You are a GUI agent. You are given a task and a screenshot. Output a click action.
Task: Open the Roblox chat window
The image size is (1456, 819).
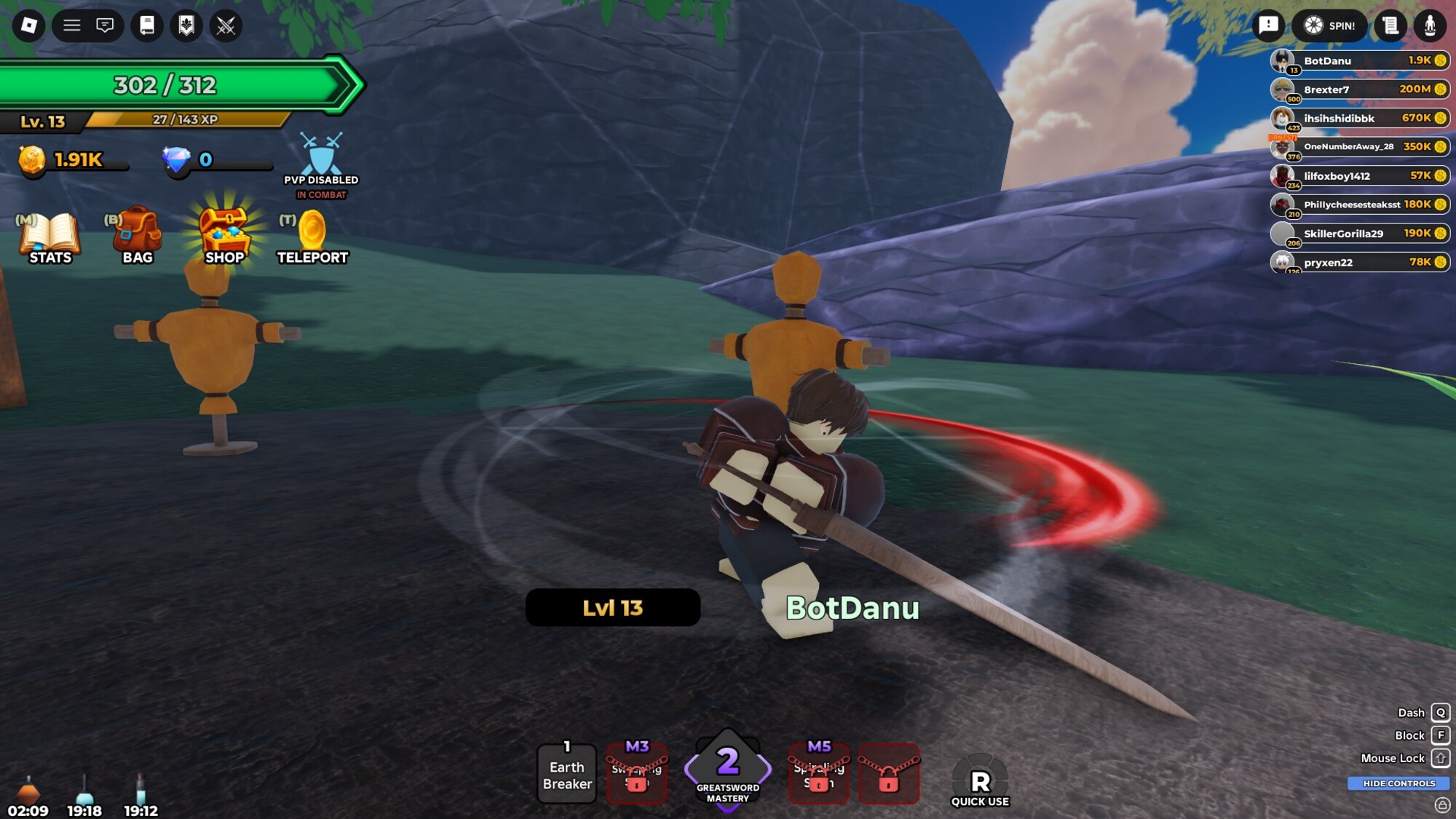[x=105, y=26]
